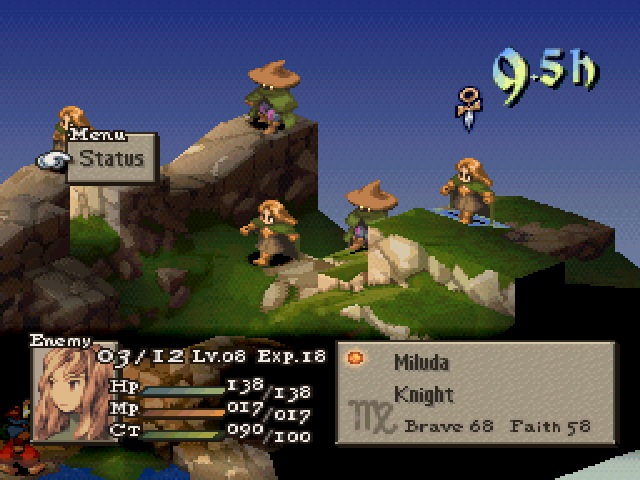Image resolution: width=640 pixels, height=480 pixels.
Task: Select the Miluda Knight info panel
Action: click(x=475, y=393)
